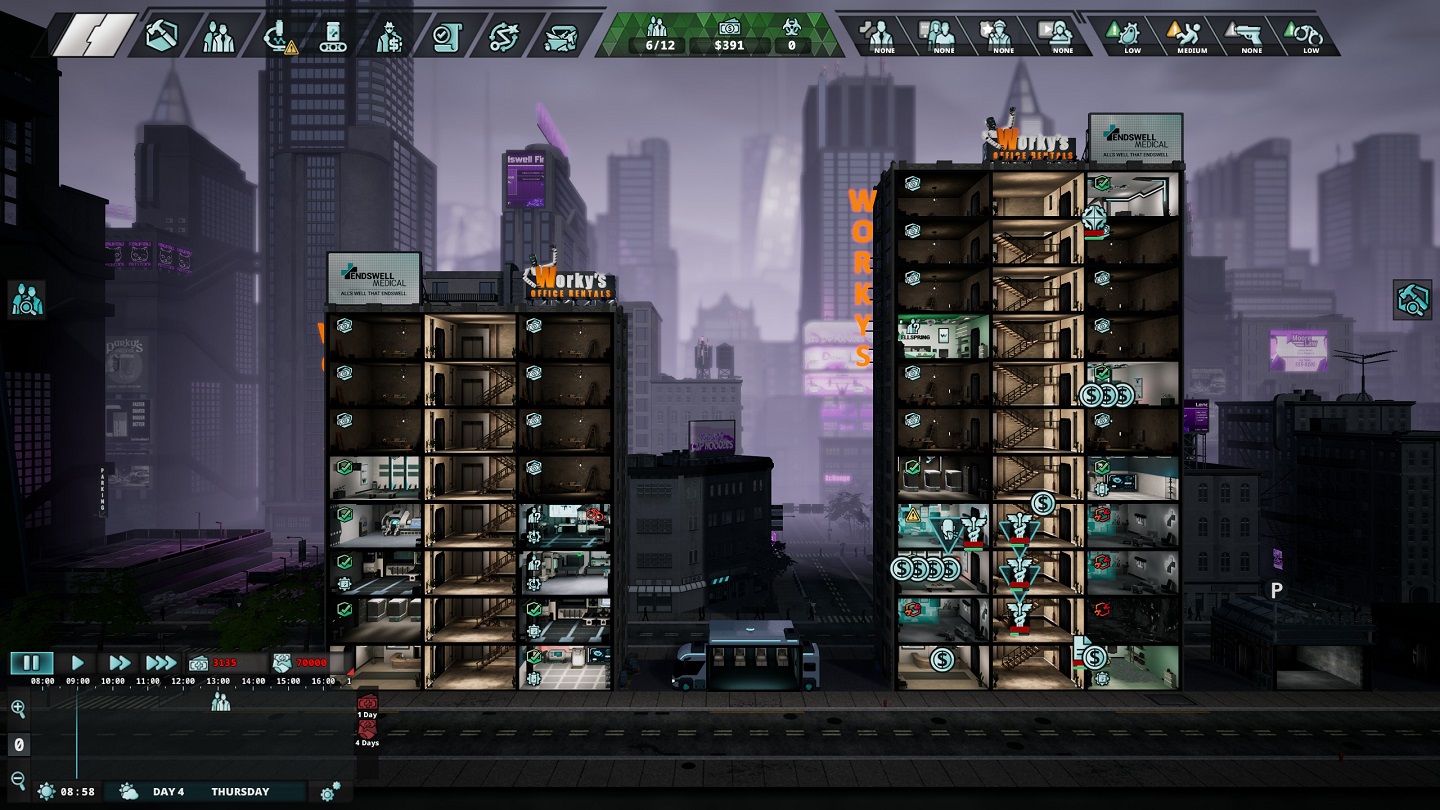Viewport: 1440px width, 810px height.
Task: Open settings via the gear icon
Action: [330, 792]
